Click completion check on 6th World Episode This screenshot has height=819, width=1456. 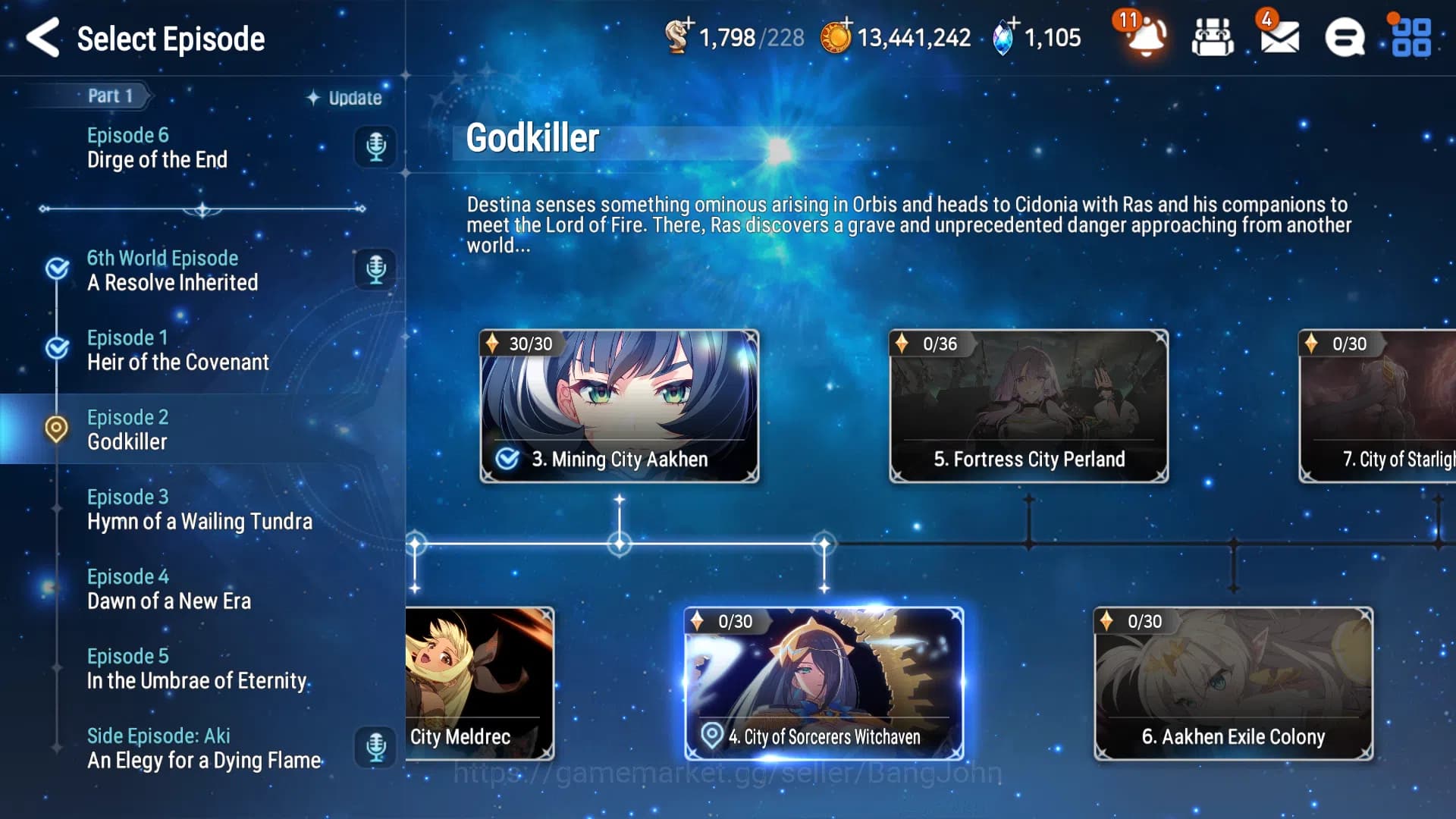[x=56, y=267]
